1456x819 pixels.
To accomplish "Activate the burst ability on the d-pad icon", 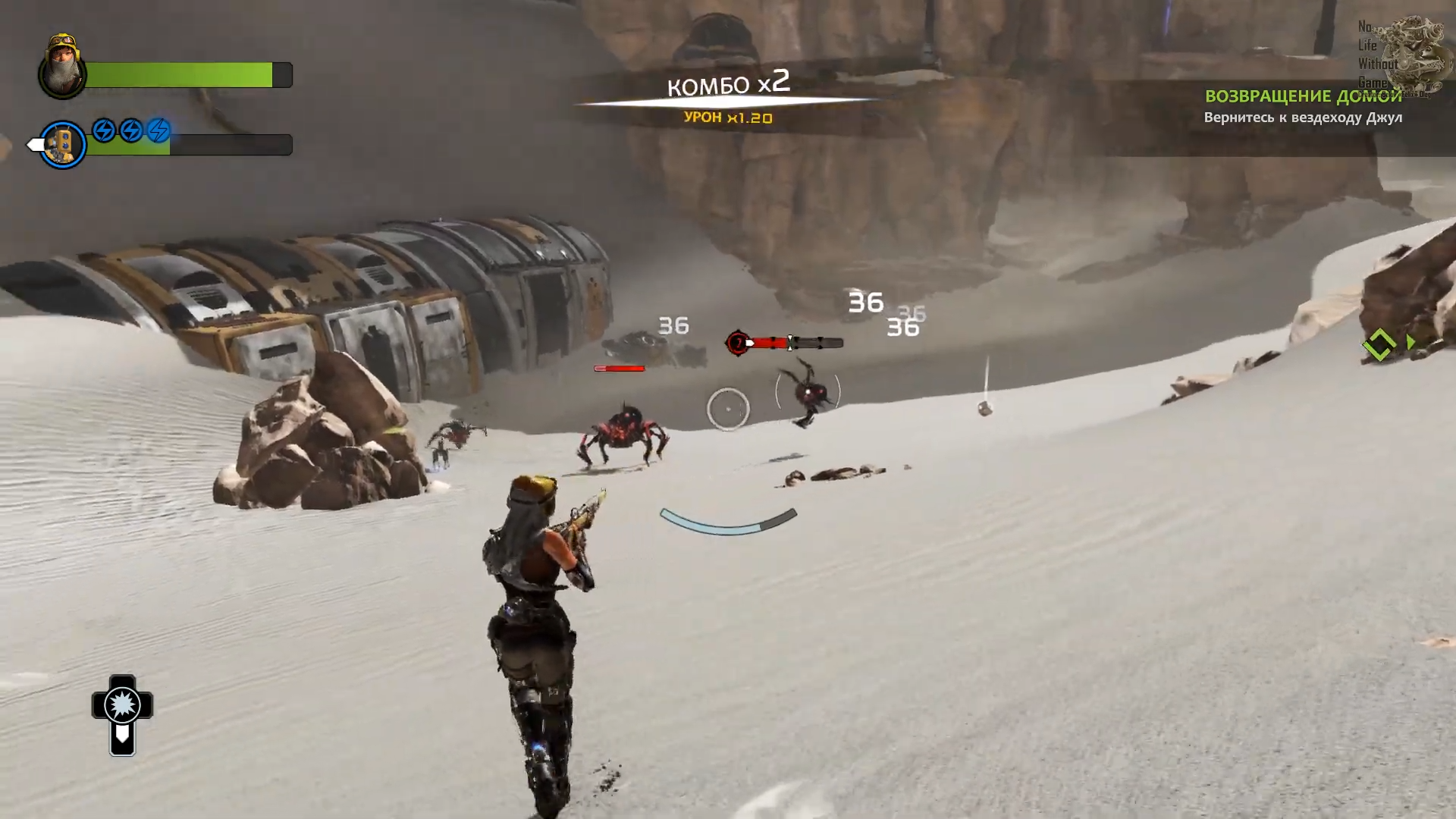I will click(122, 706).
